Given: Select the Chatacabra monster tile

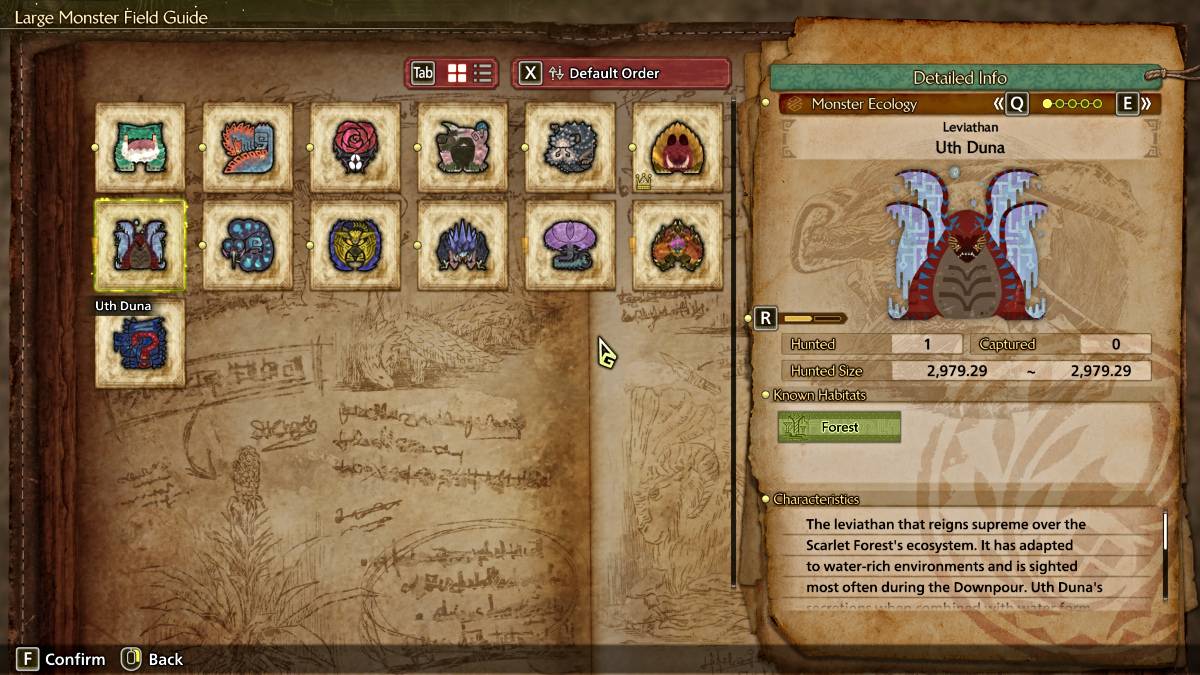Looking at the screenshot, I should [x=140, y=147].
